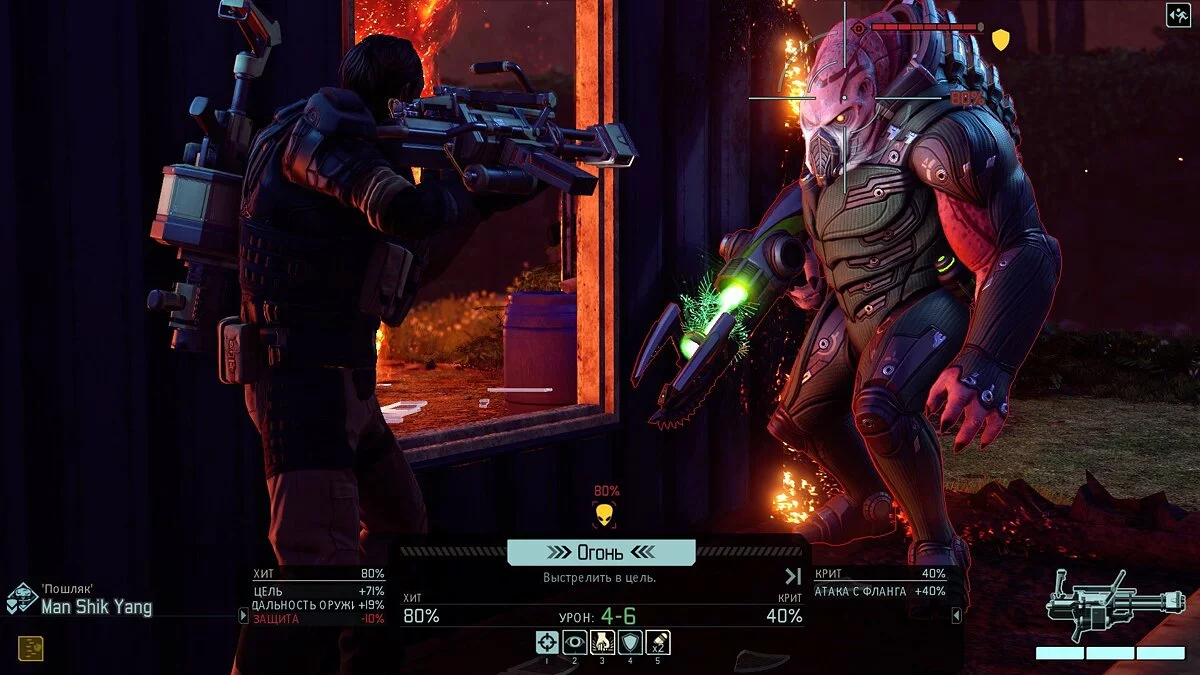
Task: Select the x2 reload ability icon
Action: coord(658,643)
